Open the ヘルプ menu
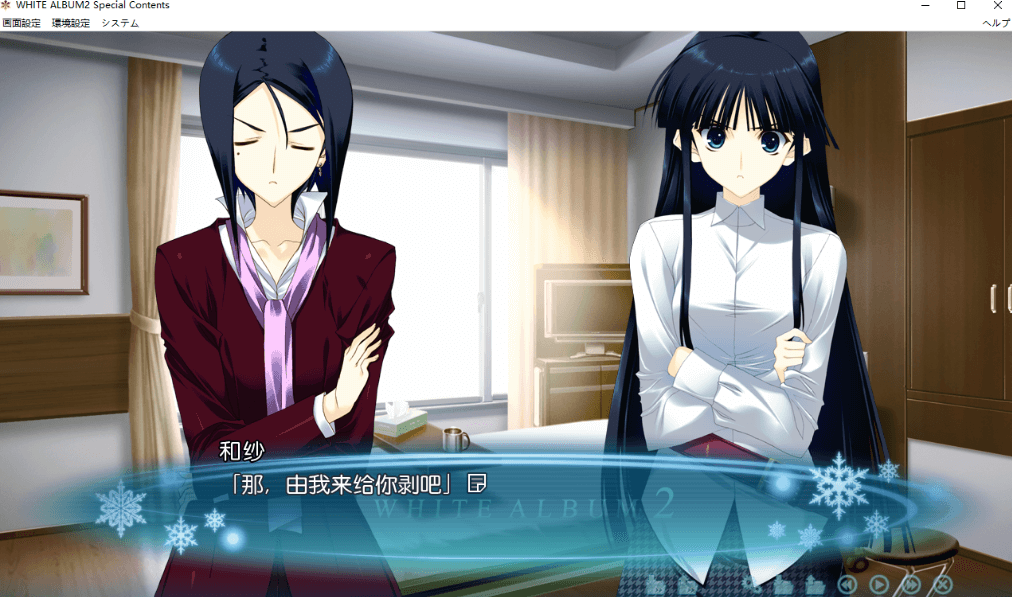Screen dimensions: 1012x597 pyautogui.click(x=996, y=23)
